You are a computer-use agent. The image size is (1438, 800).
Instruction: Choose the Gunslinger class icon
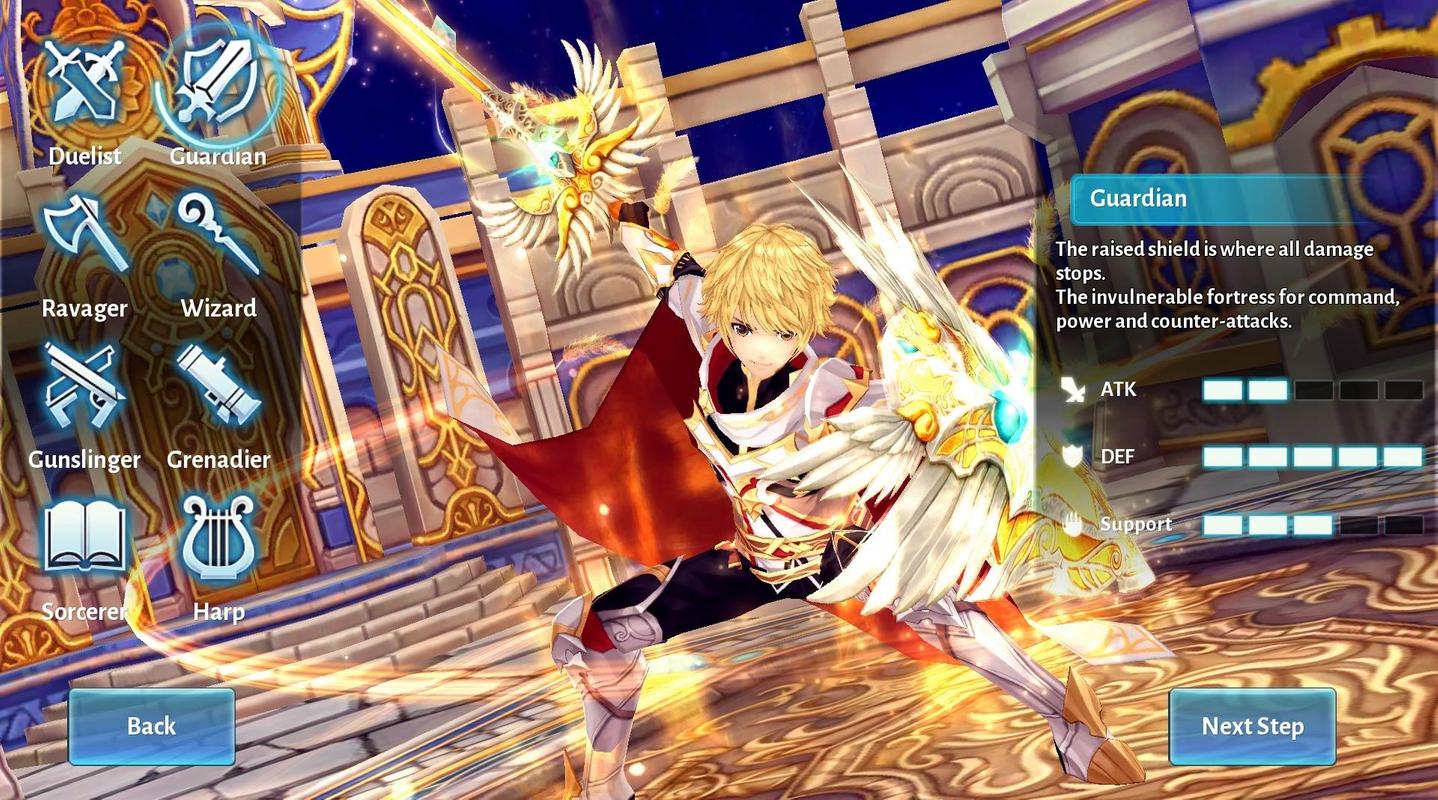click(x=84, y=388)
